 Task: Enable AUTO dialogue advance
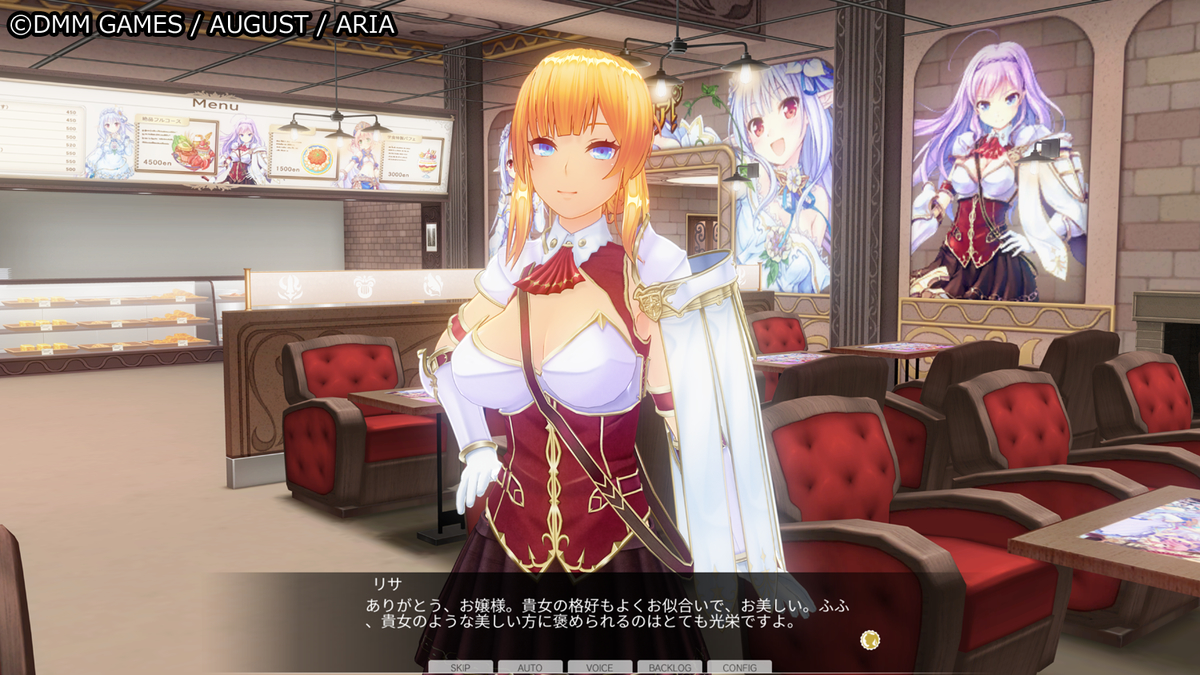point(530,667)
